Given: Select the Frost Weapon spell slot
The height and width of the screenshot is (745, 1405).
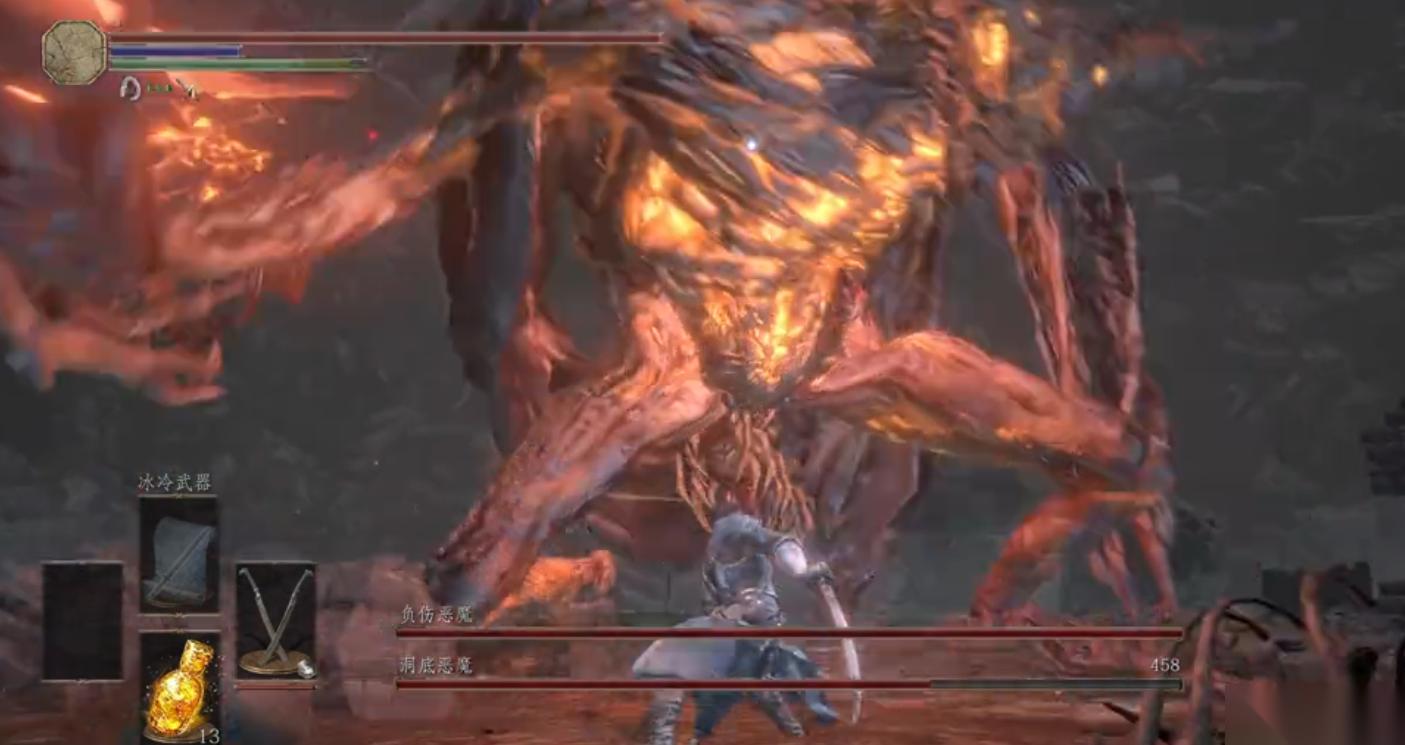Looking at the screenshot, I should (179, 553).
